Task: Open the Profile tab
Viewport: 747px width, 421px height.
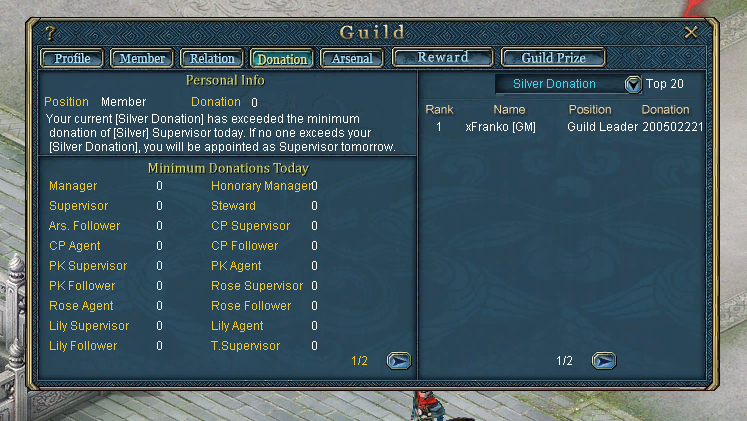Action: (72, 59)
